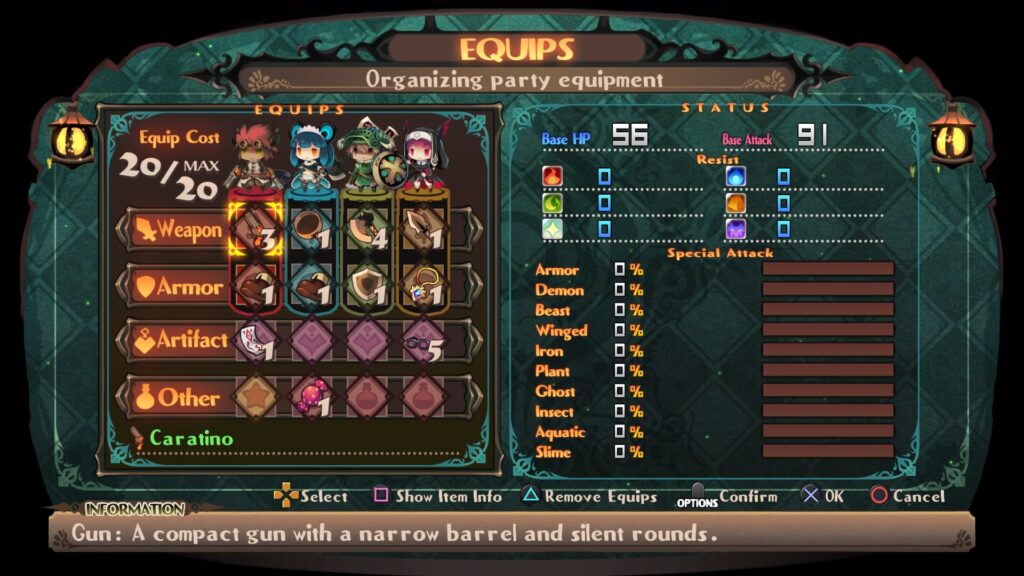This screenshot has height=576, width=1024.
Task: Select the frying pan weapon slot
Action: (x=310, y=230)
